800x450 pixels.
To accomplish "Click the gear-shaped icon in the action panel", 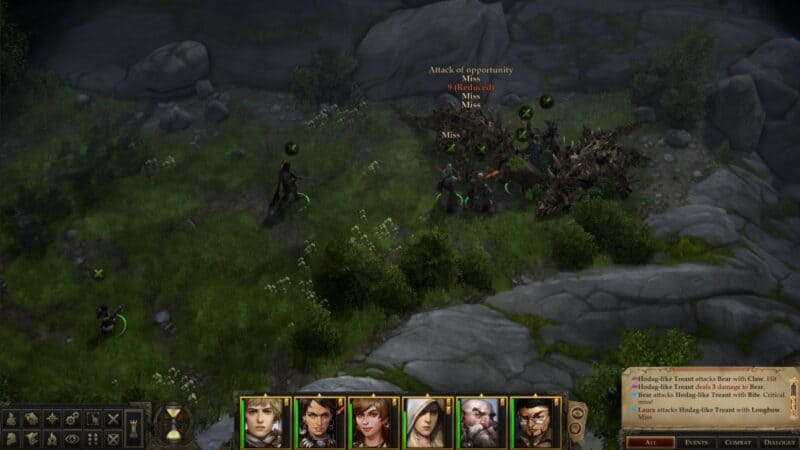I will [x=71, y=419].
